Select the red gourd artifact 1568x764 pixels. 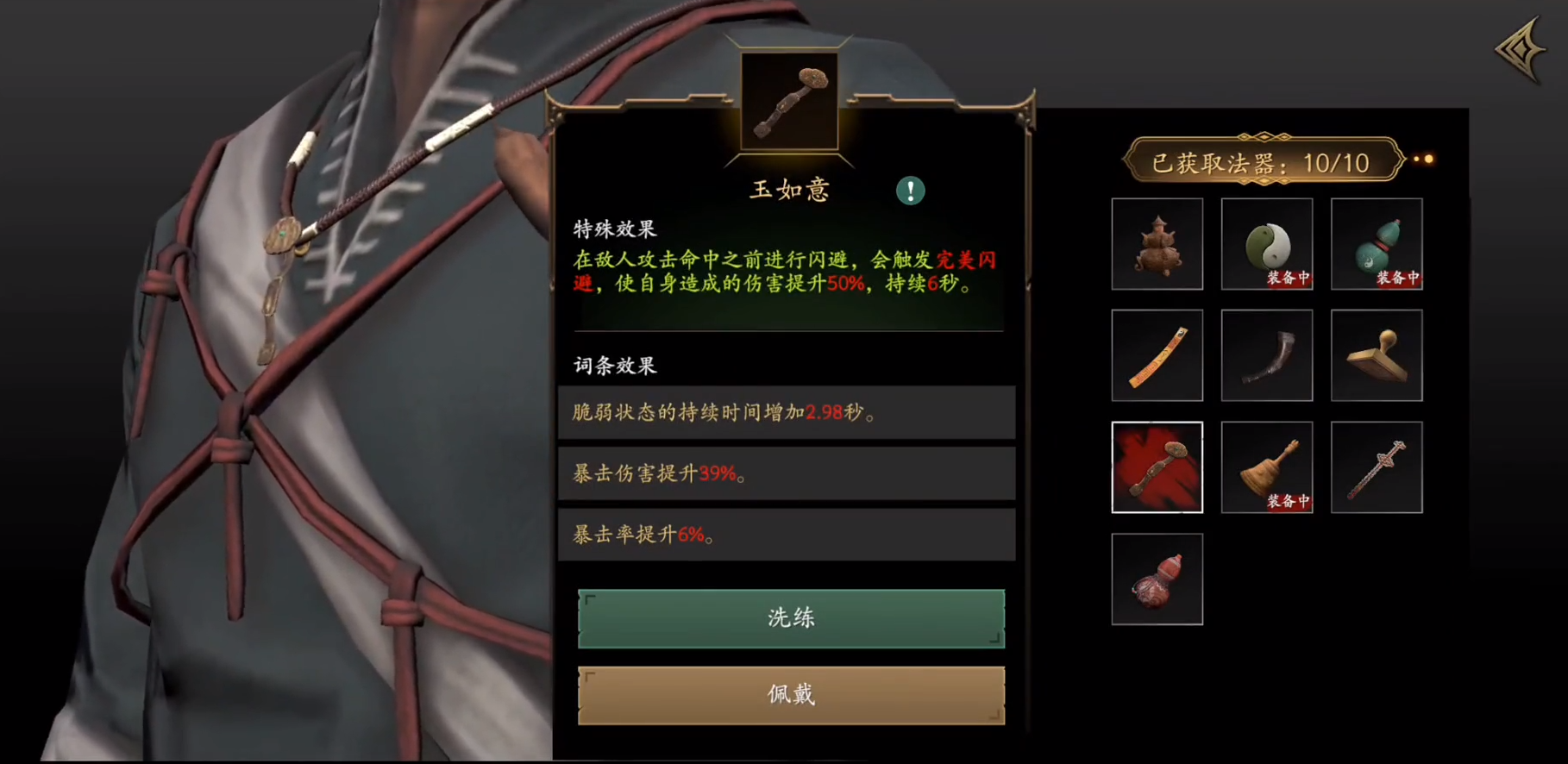(x=1157, y=578)
